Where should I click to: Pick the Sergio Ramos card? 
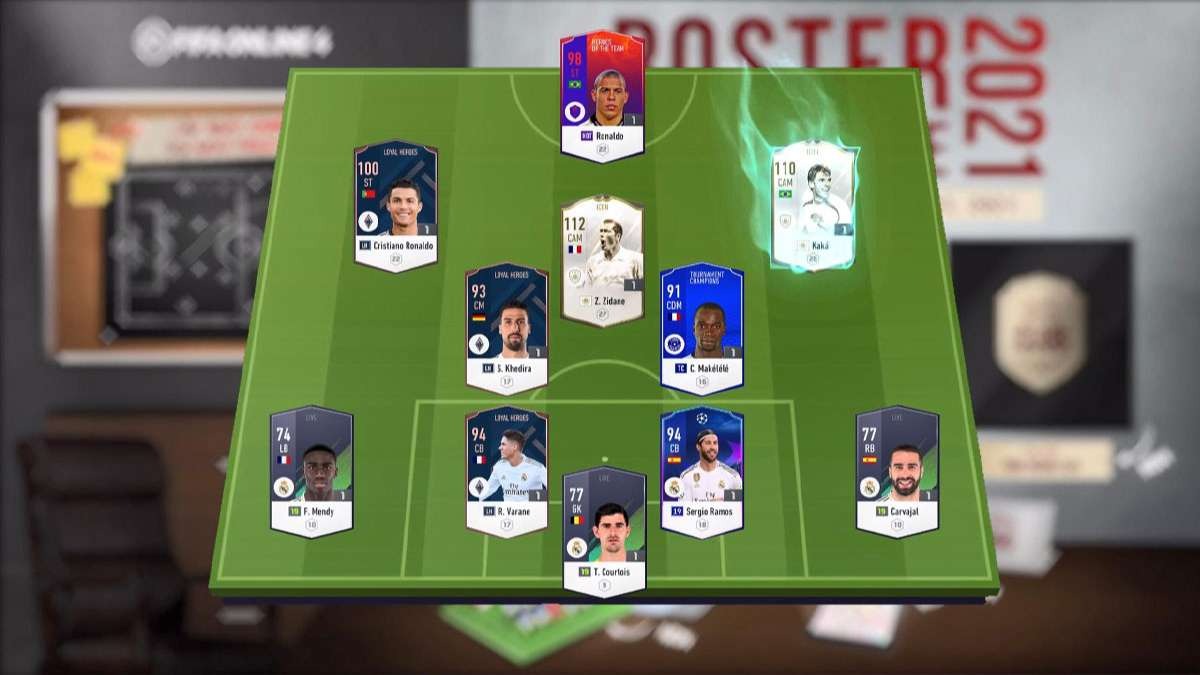click(x=701, y=470)
